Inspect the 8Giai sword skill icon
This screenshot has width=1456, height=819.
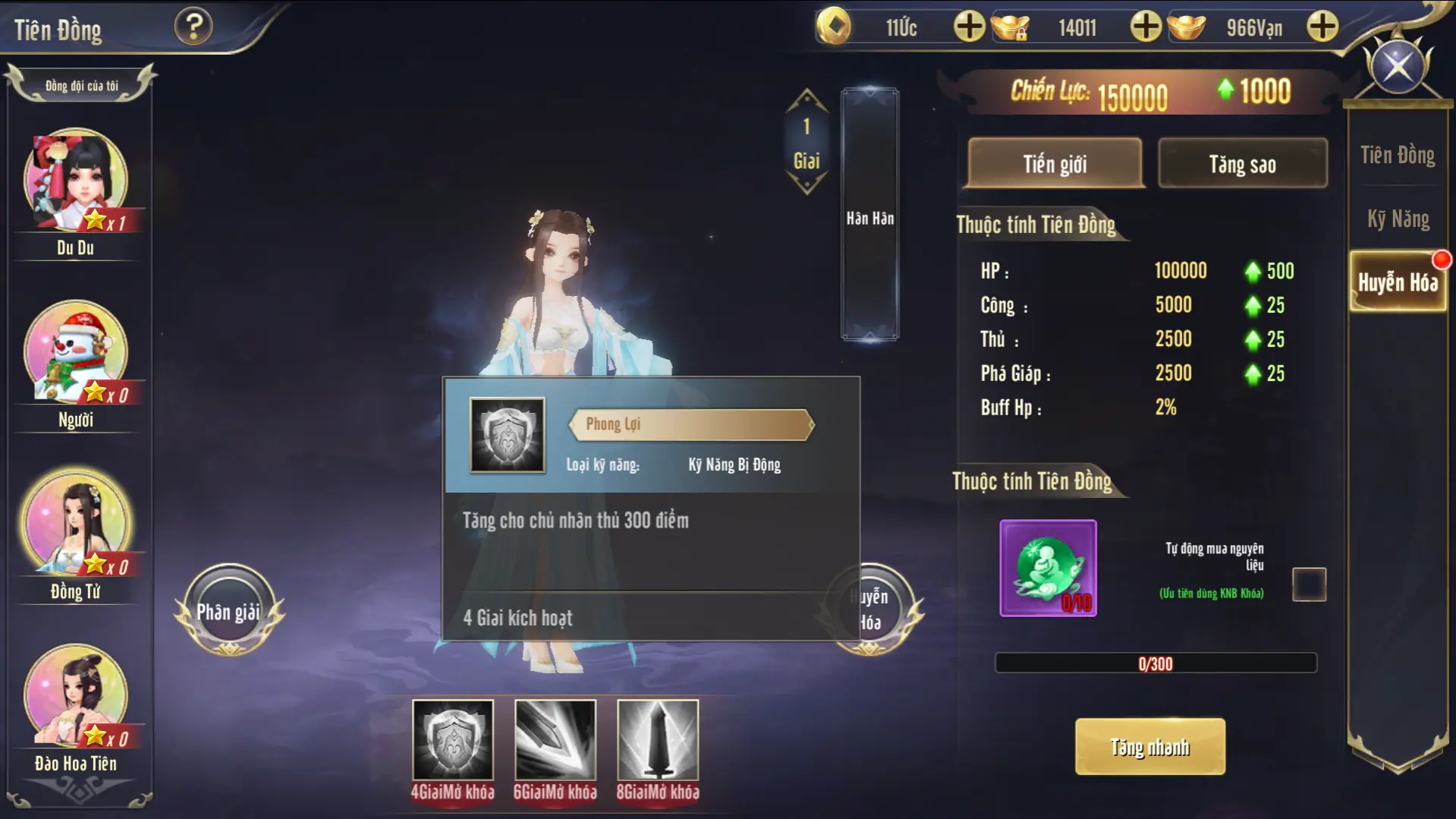coord(658,740)
